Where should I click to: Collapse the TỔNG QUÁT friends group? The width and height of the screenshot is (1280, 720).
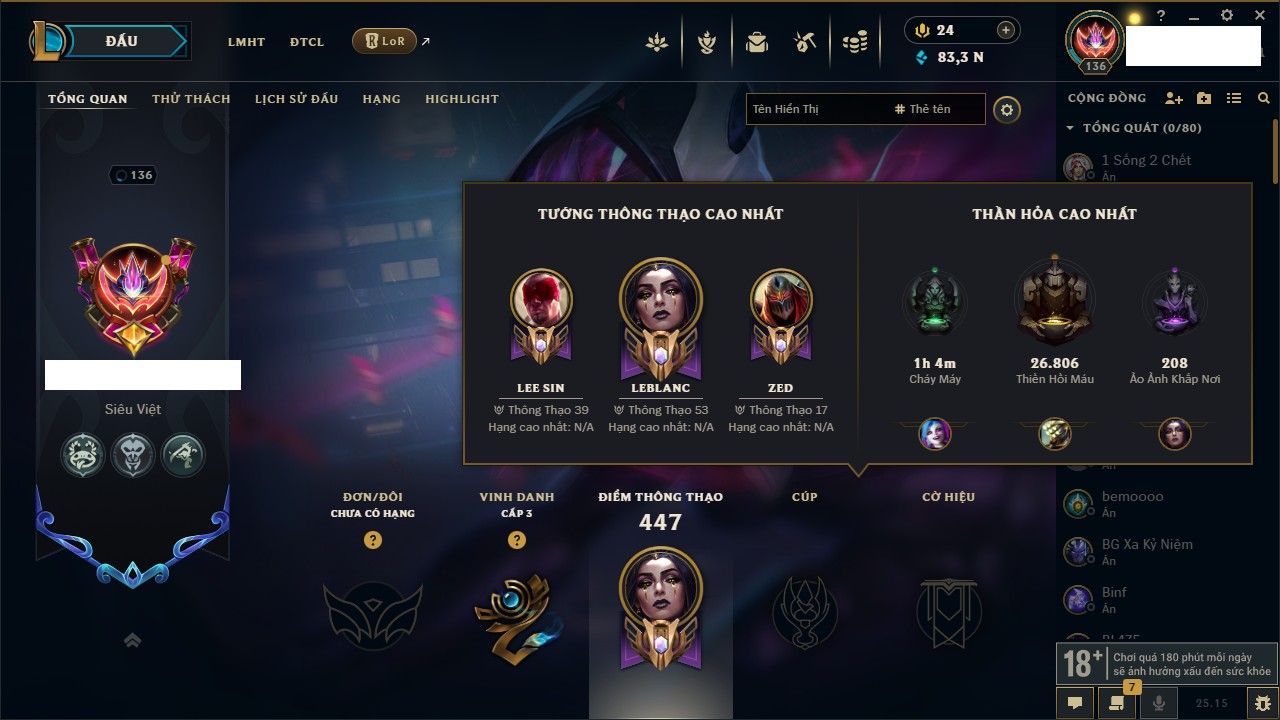point(1070,128)
